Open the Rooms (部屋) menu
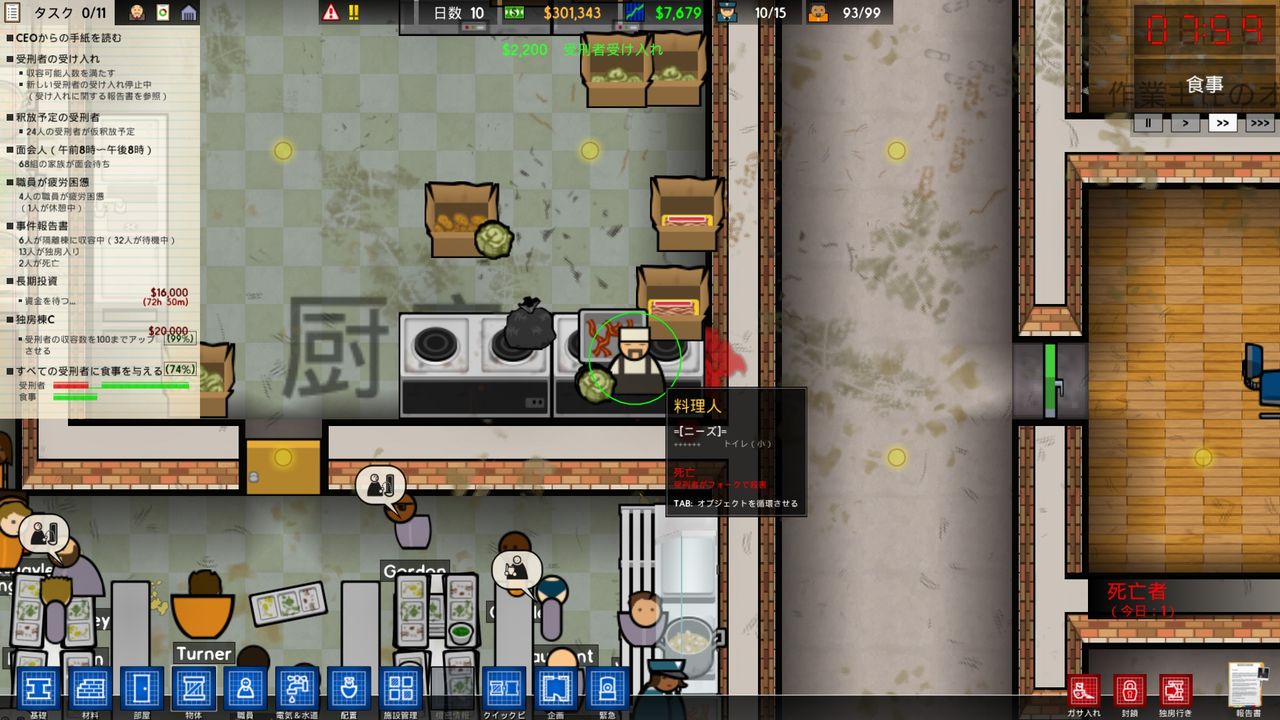1280x720 pixels. [140, 690]
